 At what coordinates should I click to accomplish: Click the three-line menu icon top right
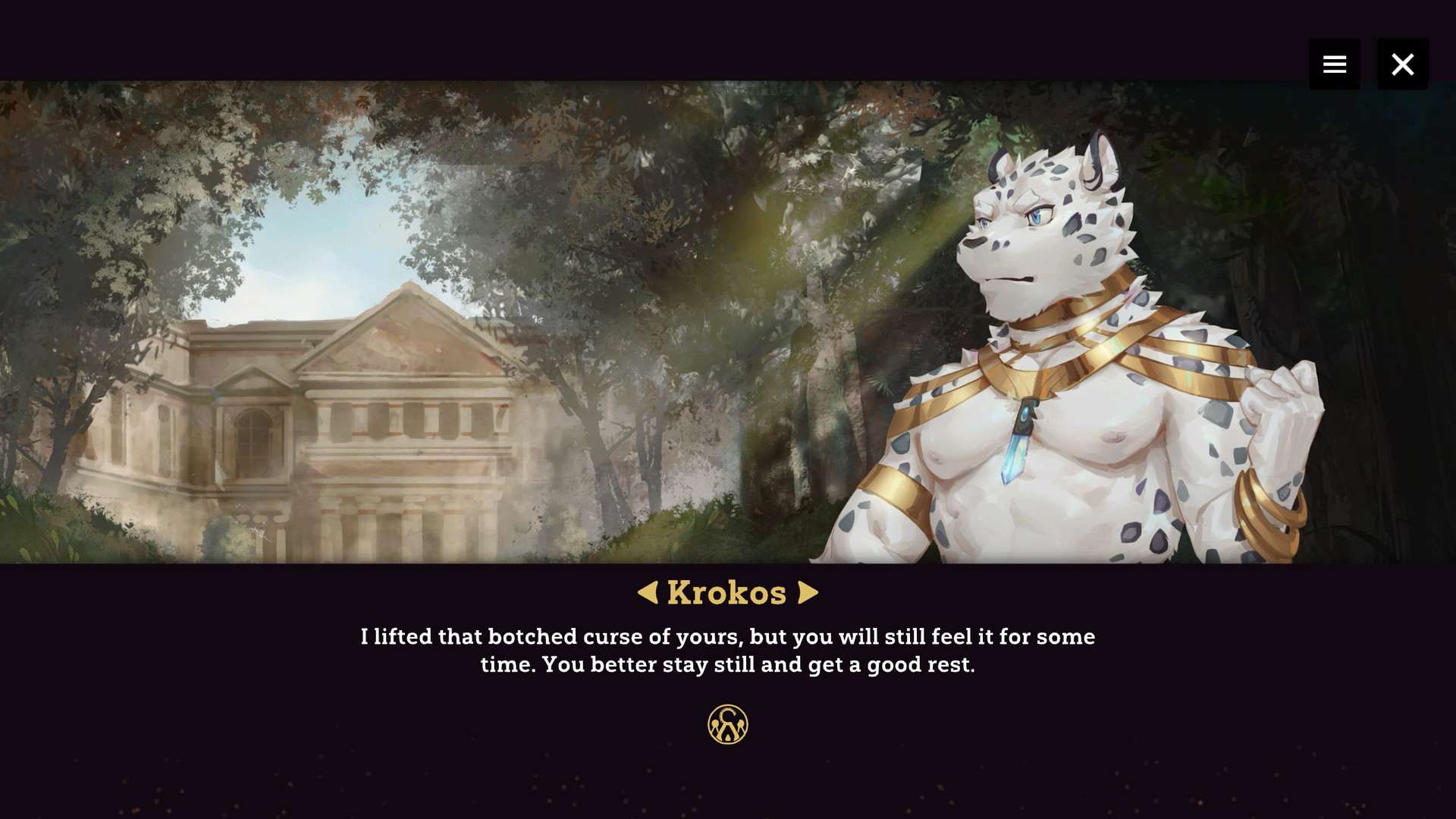click(x=1334, y=64)
